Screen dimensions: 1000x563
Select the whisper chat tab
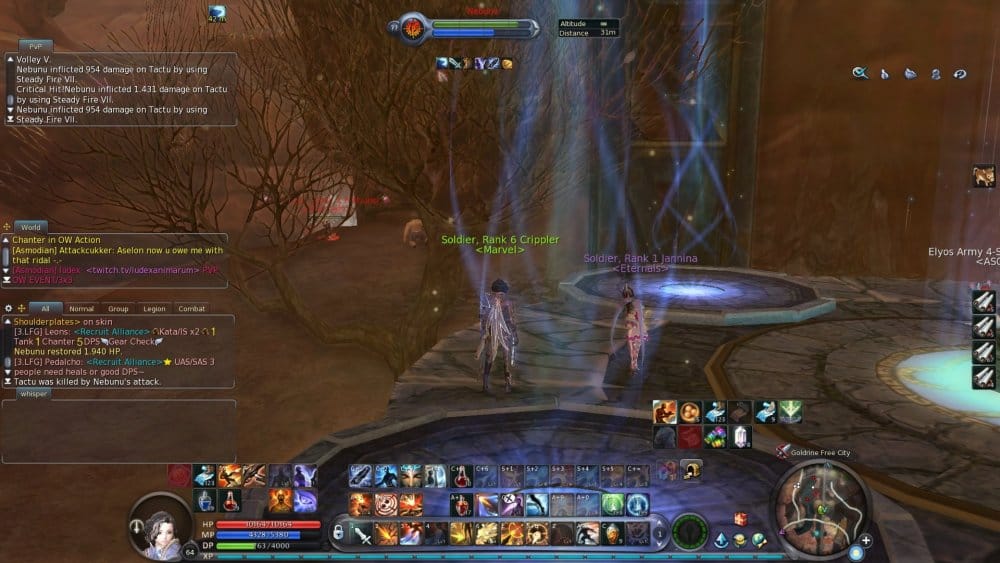tap(35, 394)
